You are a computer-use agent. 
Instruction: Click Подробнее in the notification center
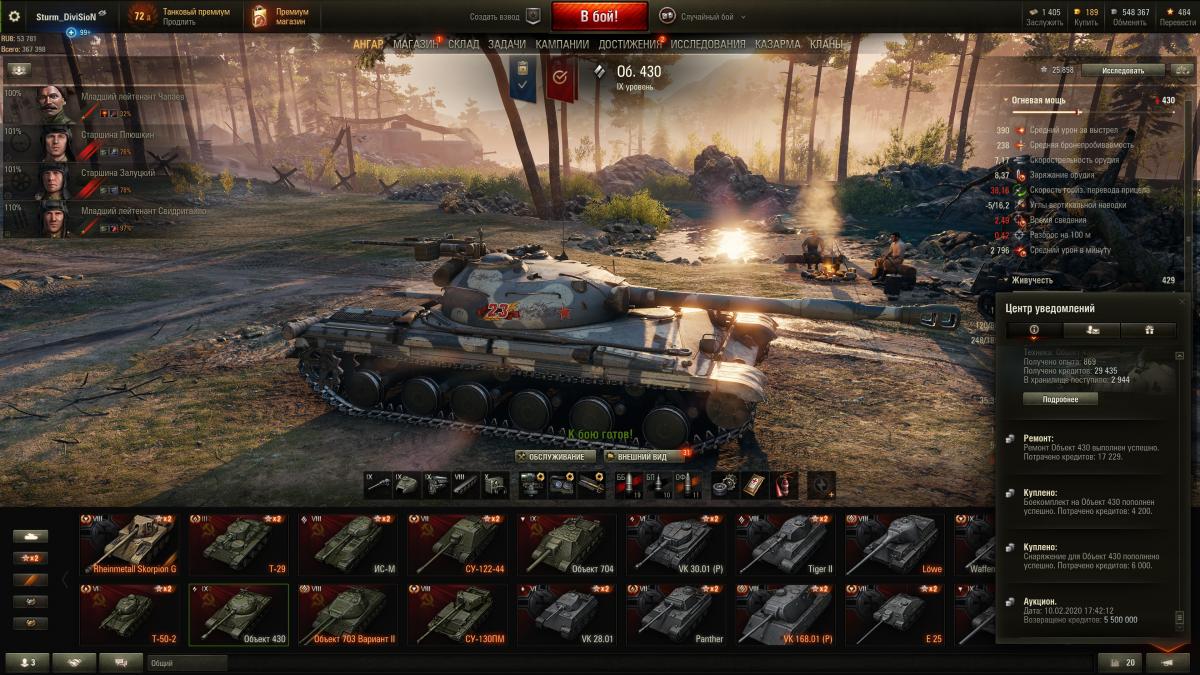tap(1060, 399)
